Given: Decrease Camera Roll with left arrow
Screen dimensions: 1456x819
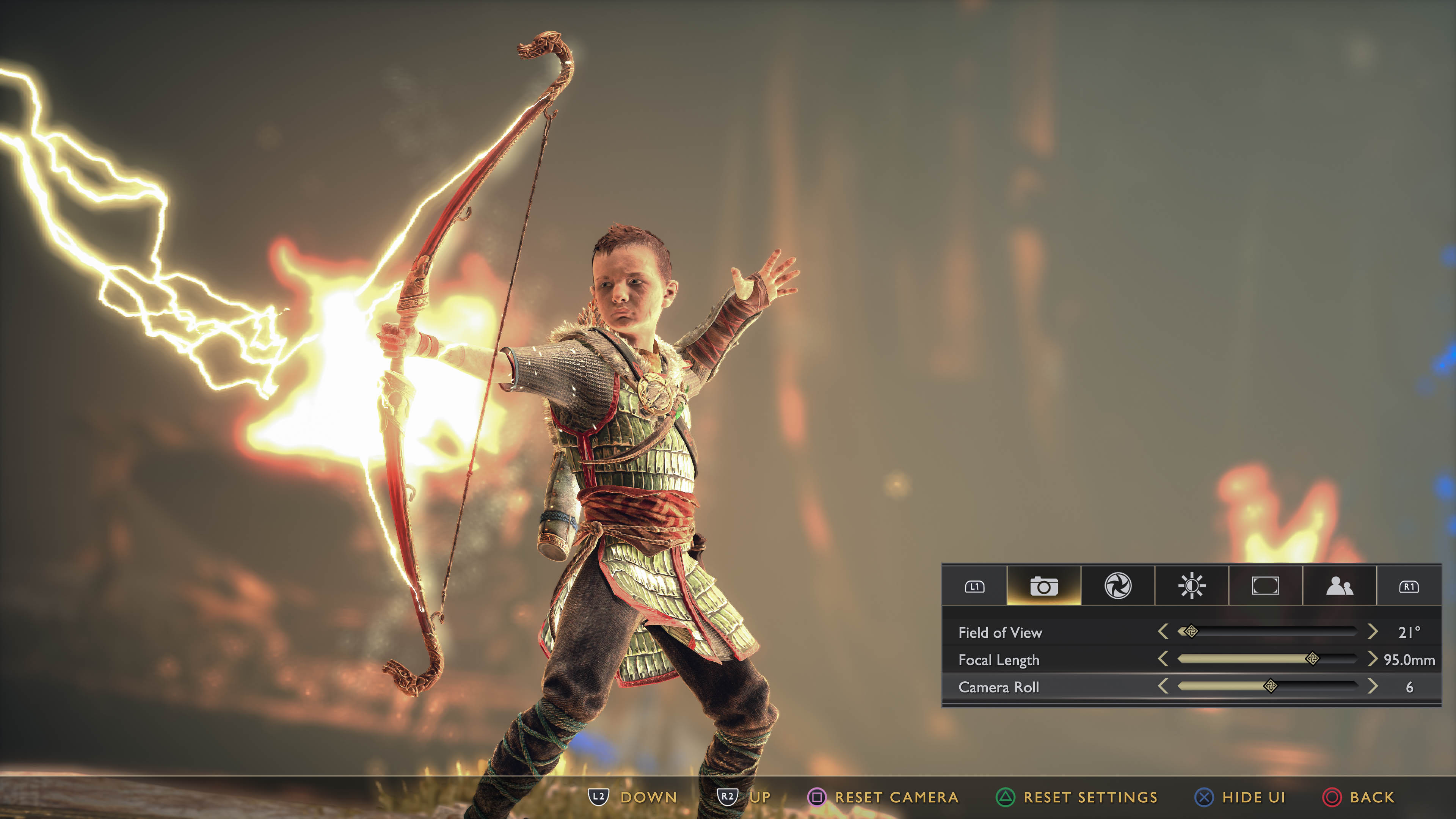Looking at the screenshot, I should point(1163,686).
